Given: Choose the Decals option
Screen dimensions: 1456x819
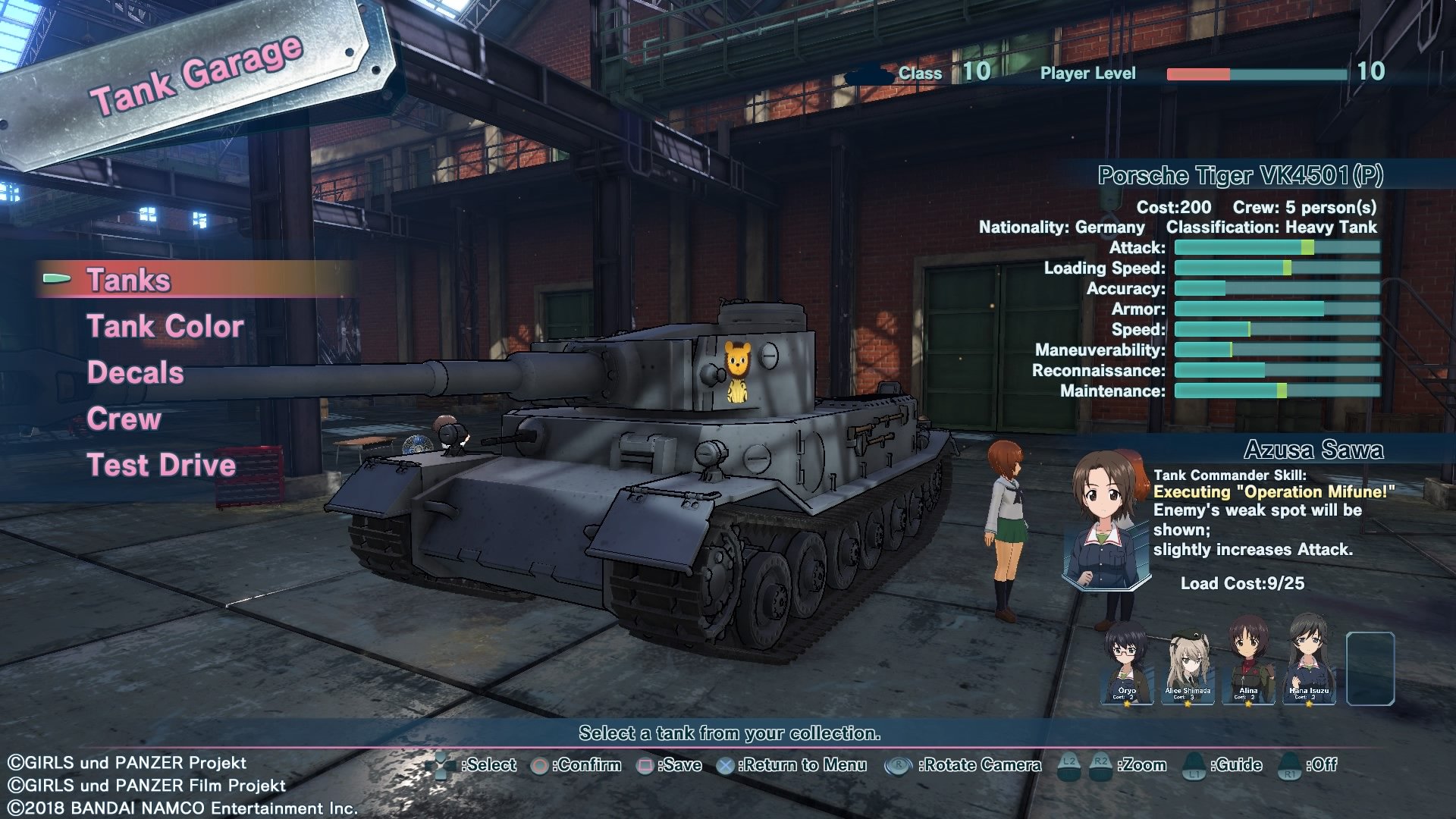Looking at the screenshot, I should [x=135, y=372].
